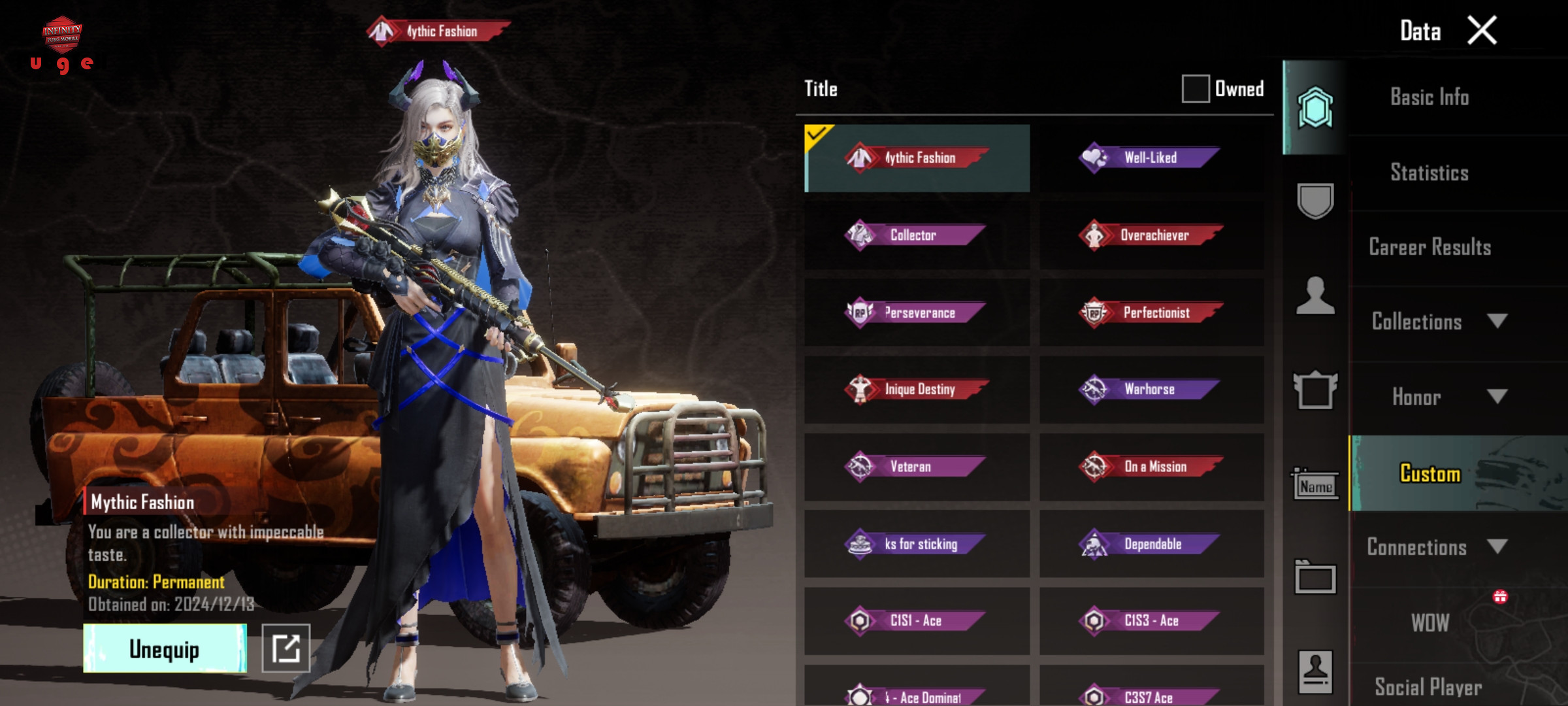Choose the Warhorse title
This screenshot has height=706, width=1568.
coord(1151,390)
